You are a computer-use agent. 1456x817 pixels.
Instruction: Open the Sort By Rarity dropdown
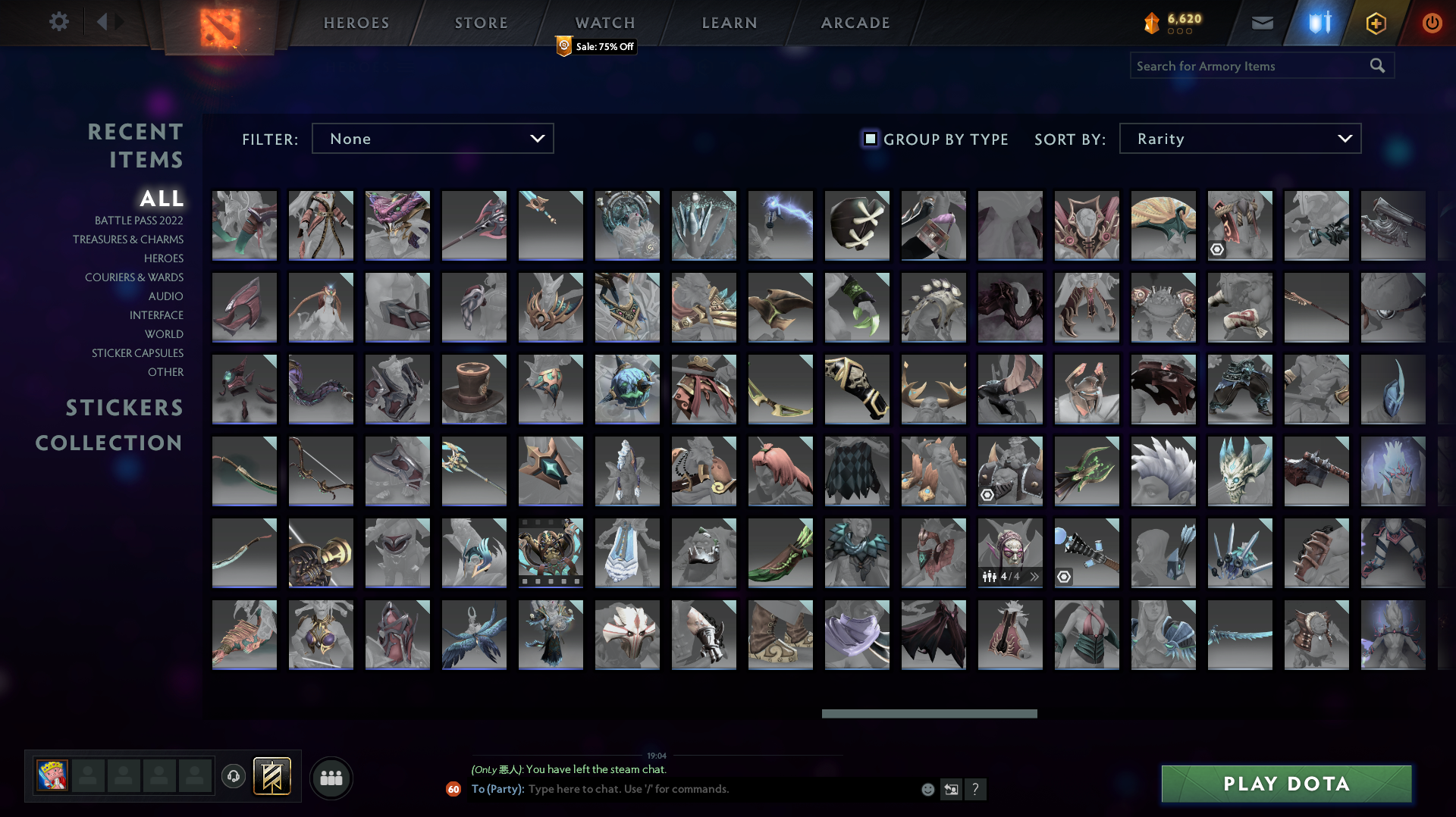(x=1239, y=138)
